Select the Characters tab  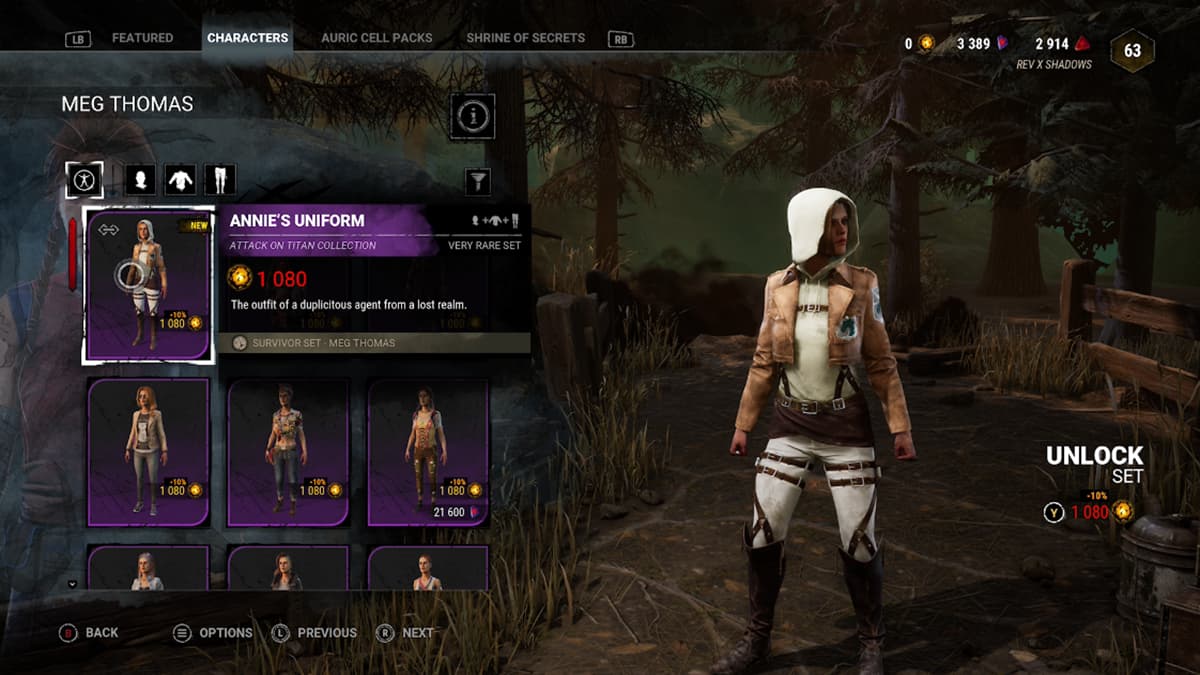(247, 38)
